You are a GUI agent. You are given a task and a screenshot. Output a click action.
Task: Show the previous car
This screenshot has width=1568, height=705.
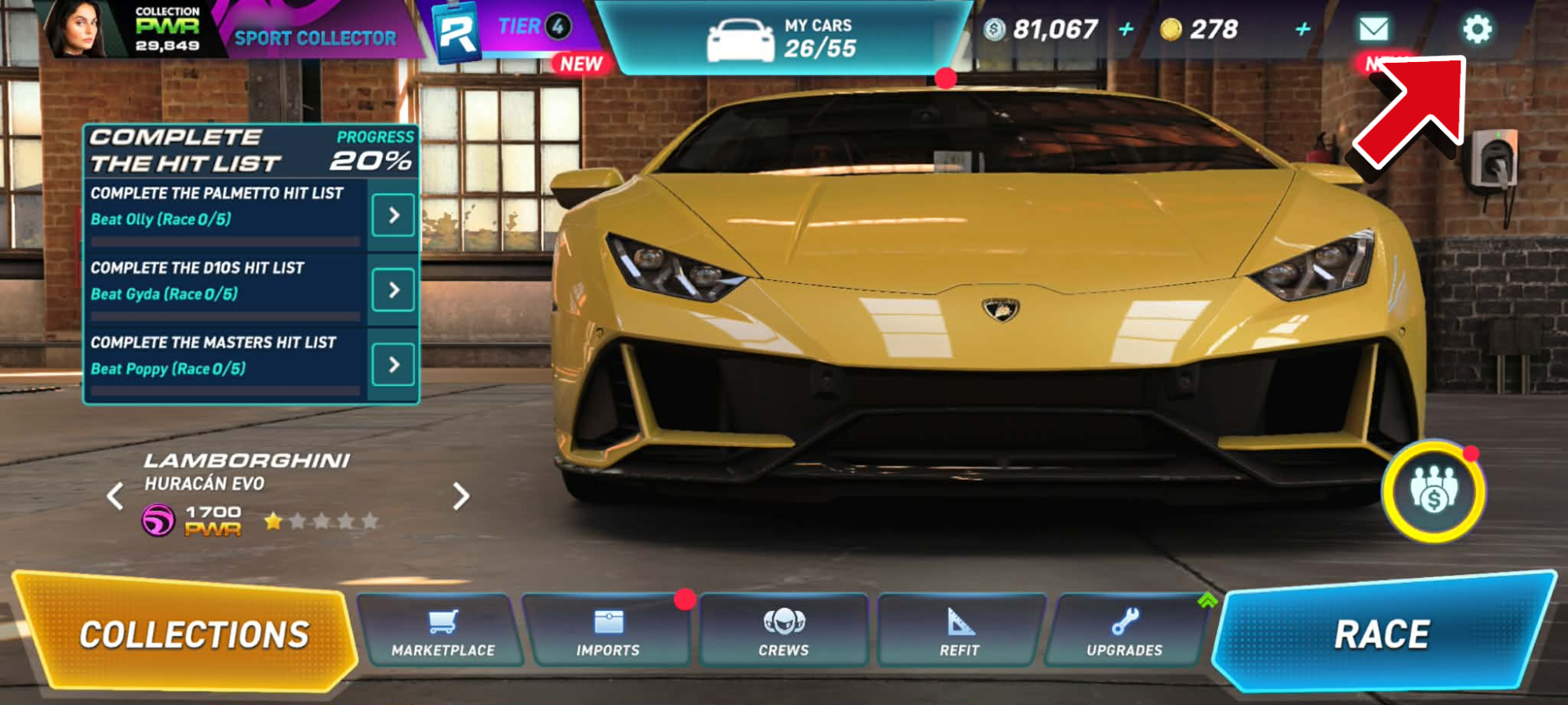pos(115,496)
